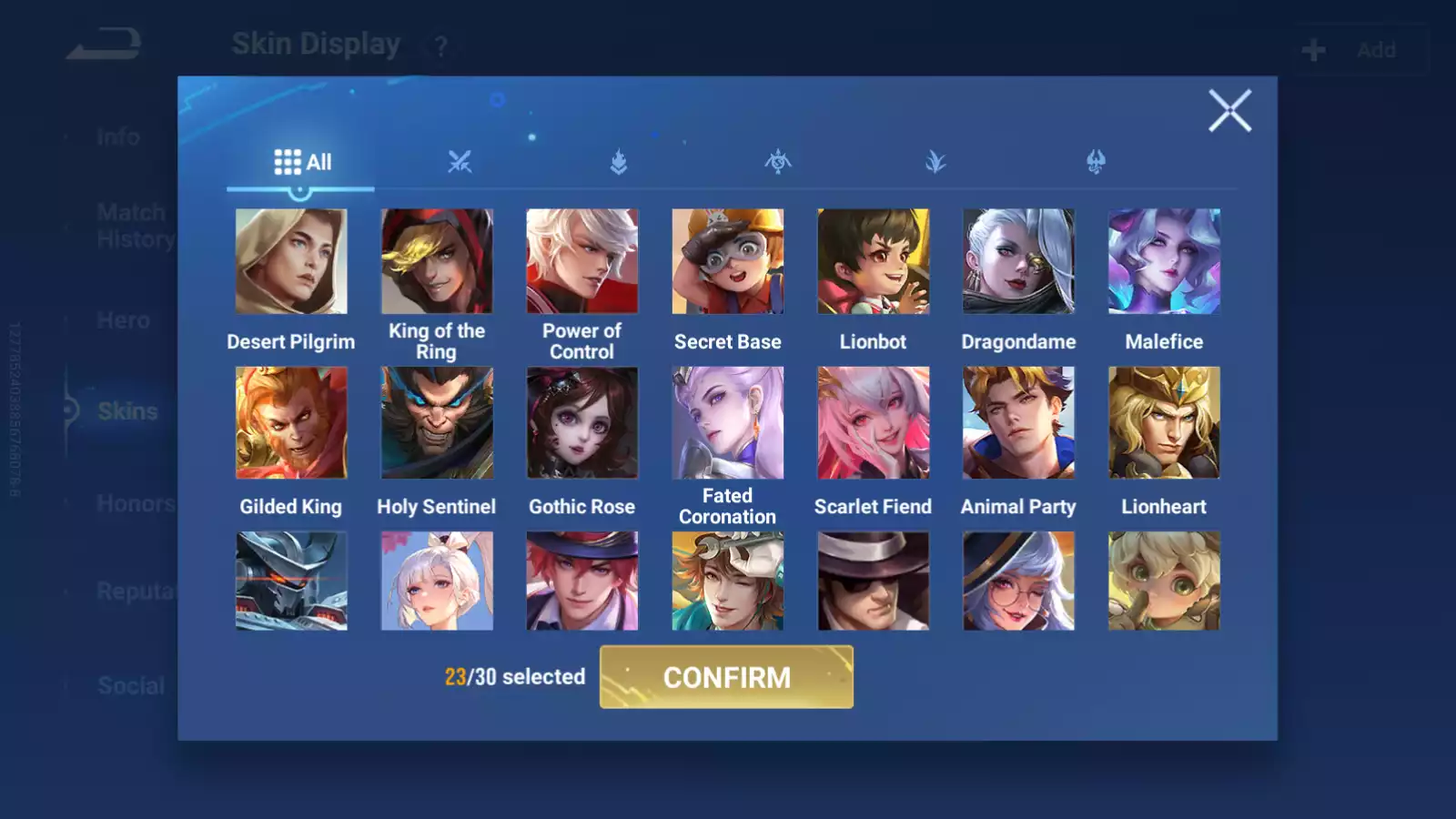Select the Holy Sentinel skin thumbnail
Screen dimensions: 1456x819
click(x=437, y=422)
